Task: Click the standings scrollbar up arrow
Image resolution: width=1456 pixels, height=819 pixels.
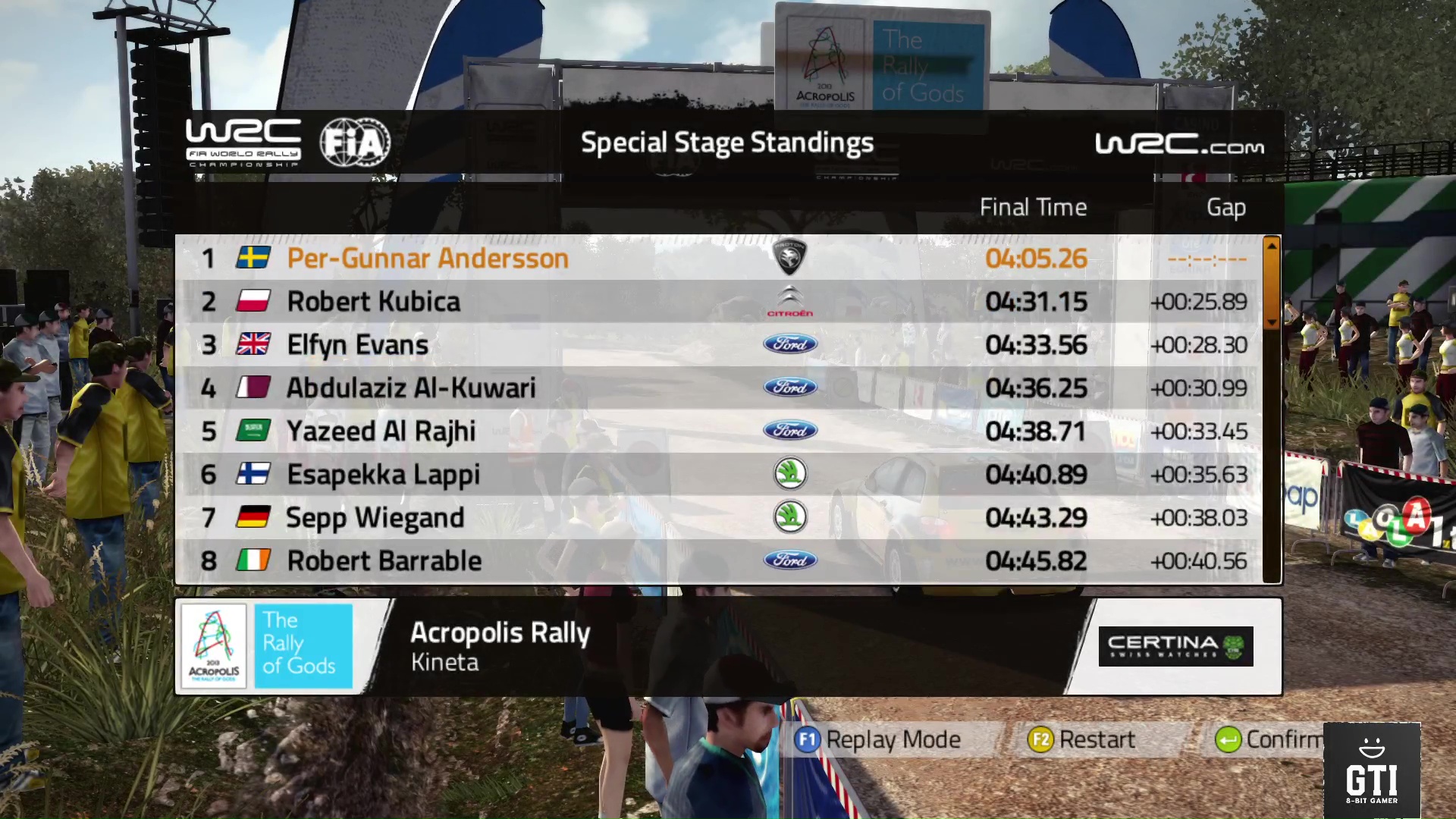Action: 1272,245
